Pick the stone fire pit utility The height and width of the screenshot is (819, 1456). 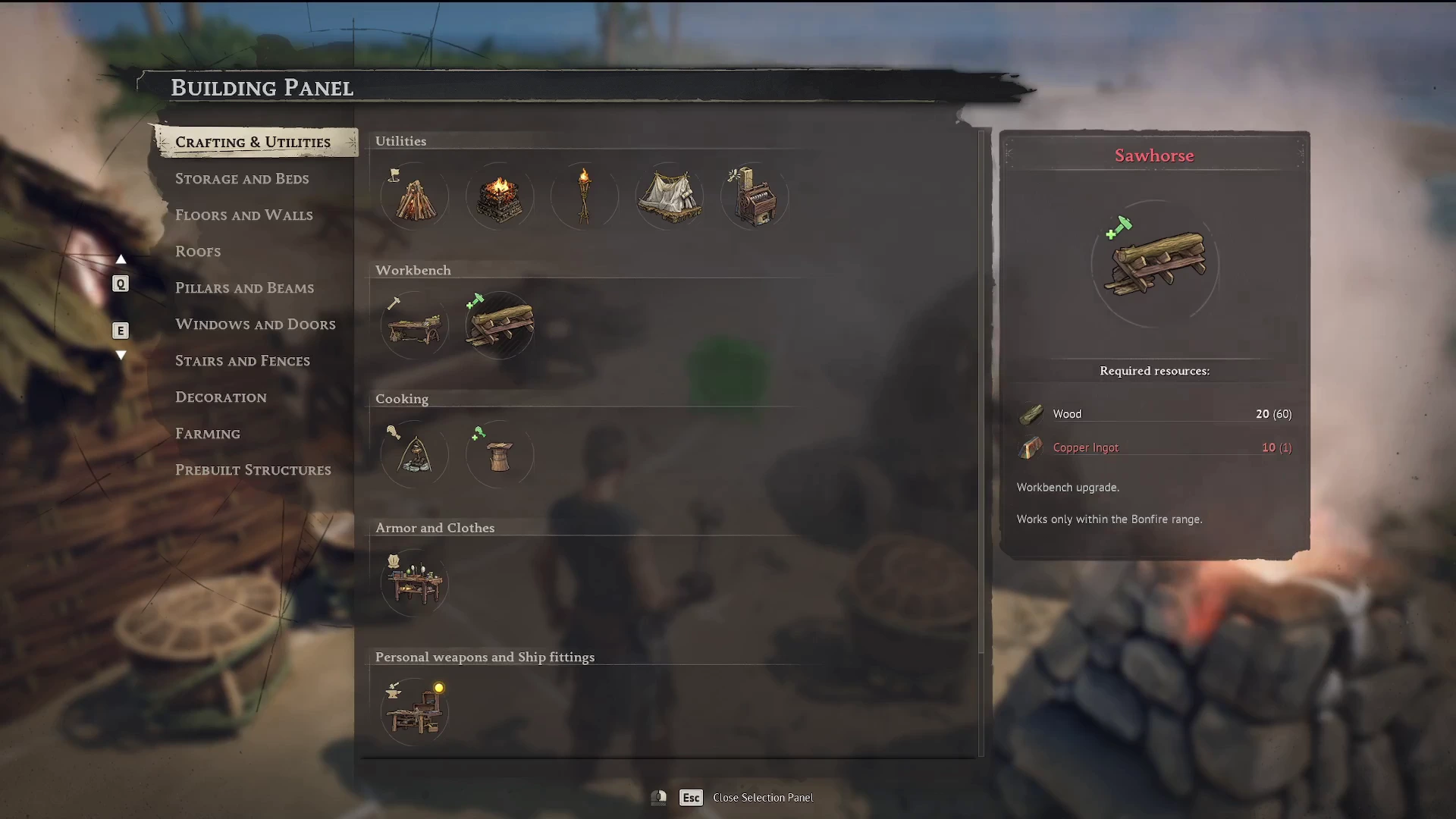pyautogui.click(x=499, y=197)
